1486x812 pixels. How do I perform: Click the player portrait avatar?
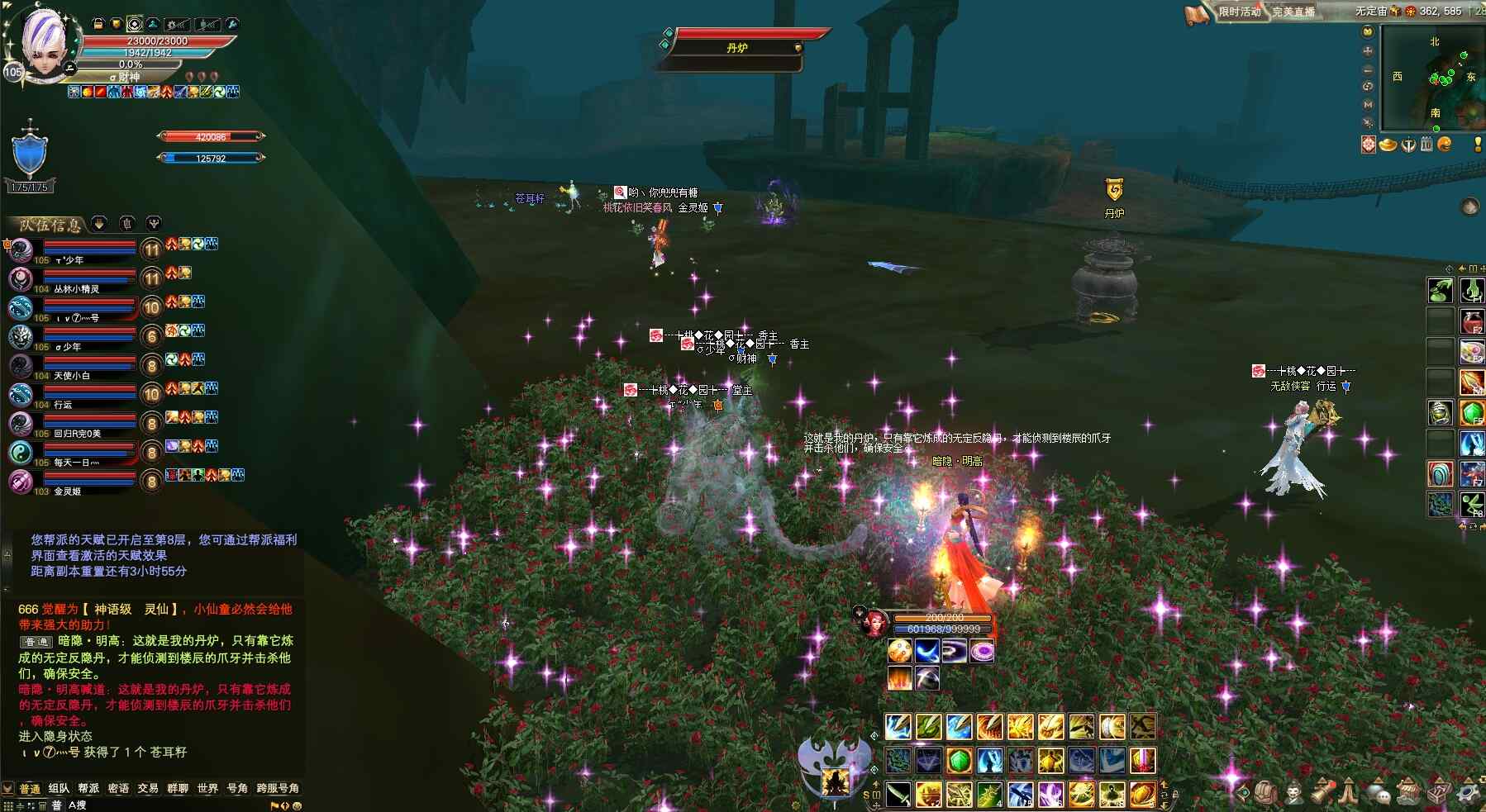point(41,43)
